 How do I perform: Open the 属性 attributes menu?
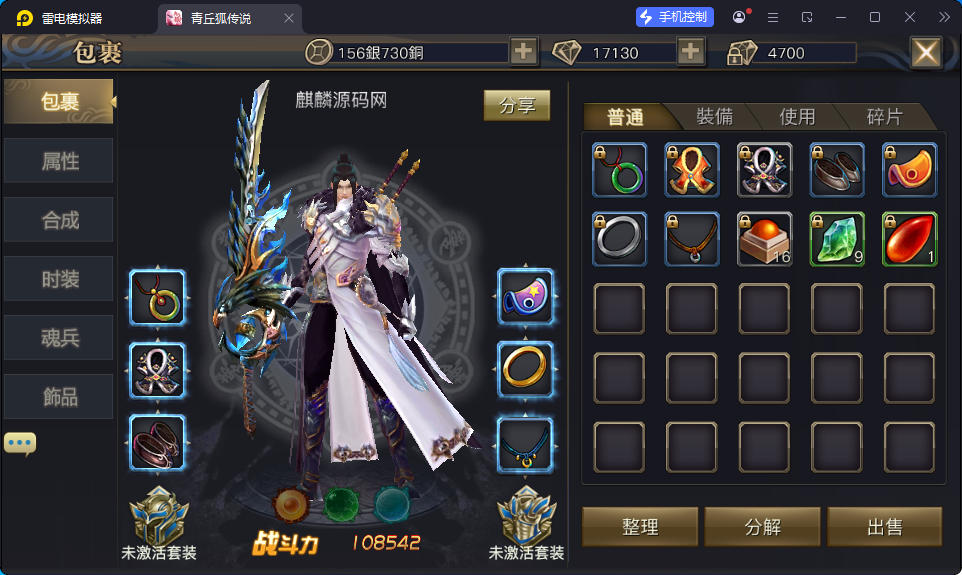click(x=59, y=161)
